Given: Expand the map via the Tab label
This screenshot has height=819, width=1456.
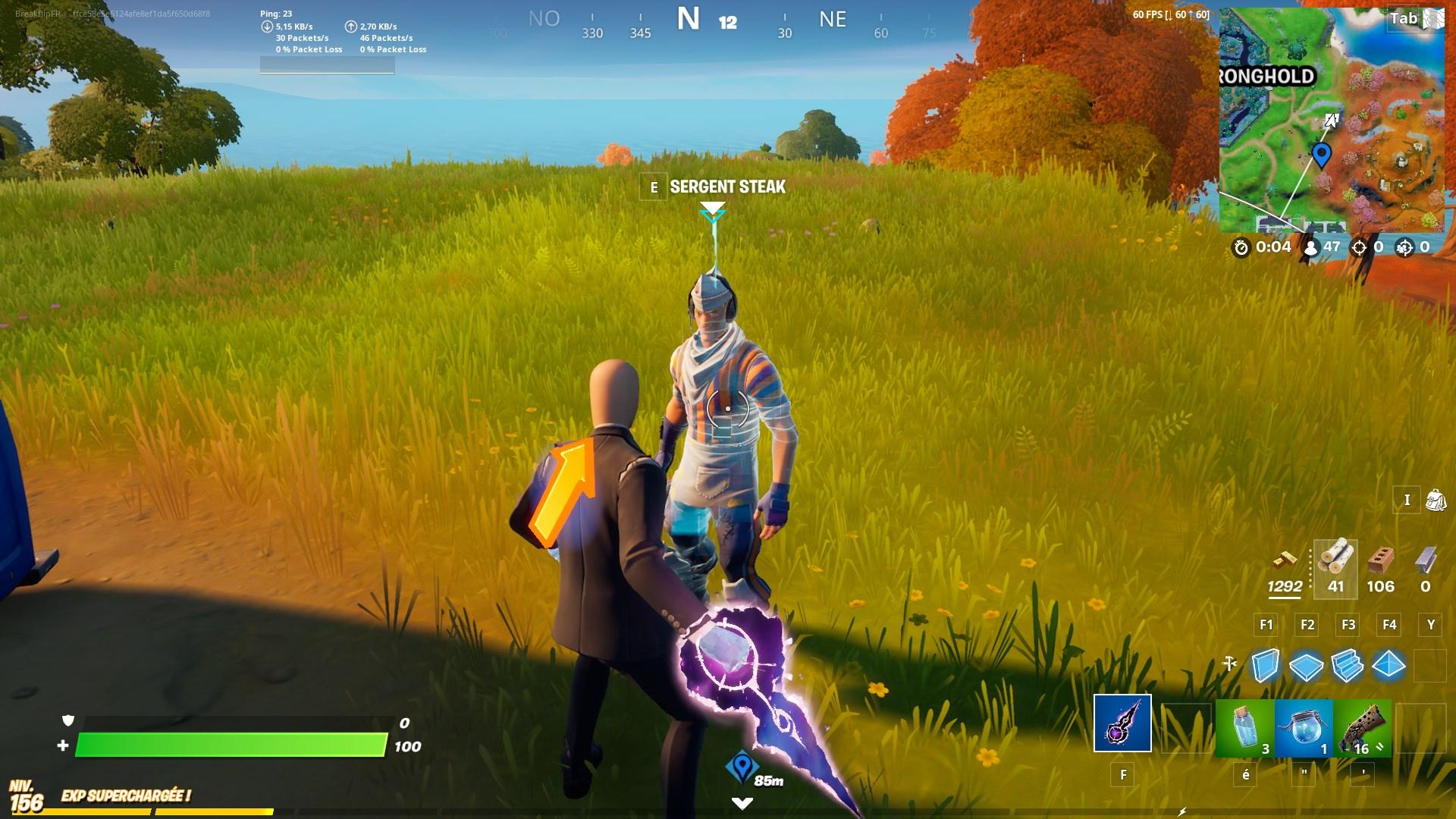Looking at the screenshot, I should click(1404, 19).
